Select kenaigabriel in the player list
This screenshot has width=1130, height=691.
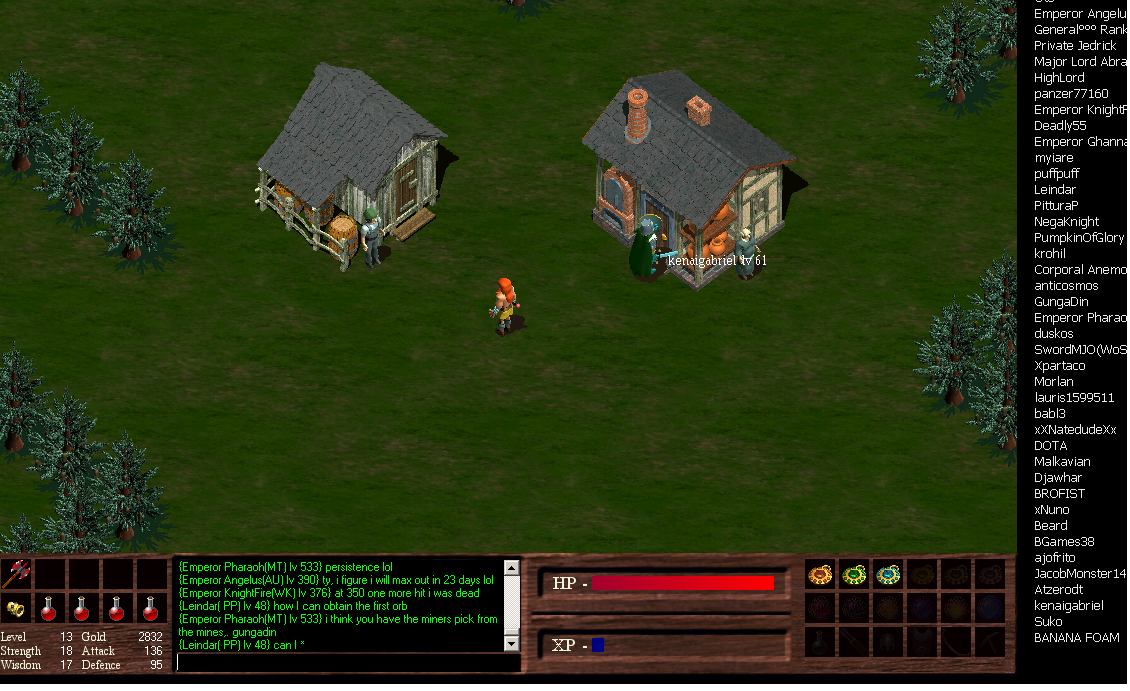[1069, 606]
